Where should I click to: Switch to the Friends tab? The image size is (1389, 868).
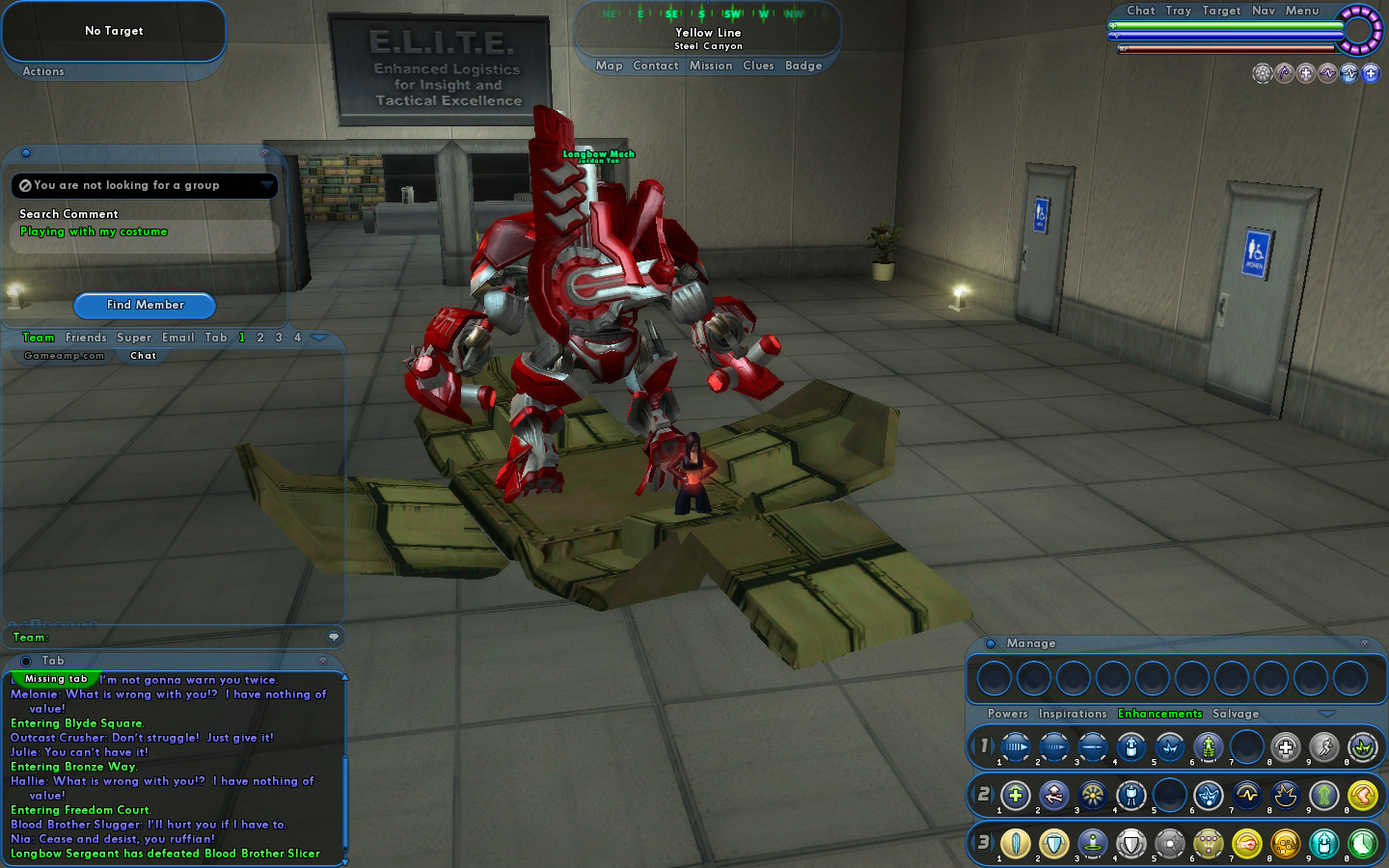coord(86,338)
